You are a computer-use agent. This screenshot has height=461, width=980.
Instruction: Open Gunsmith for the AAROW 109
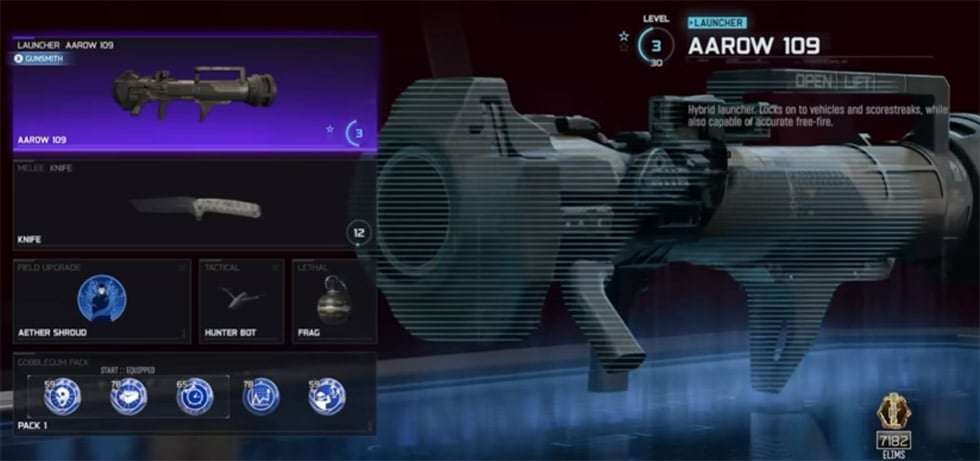click(41, 59)
